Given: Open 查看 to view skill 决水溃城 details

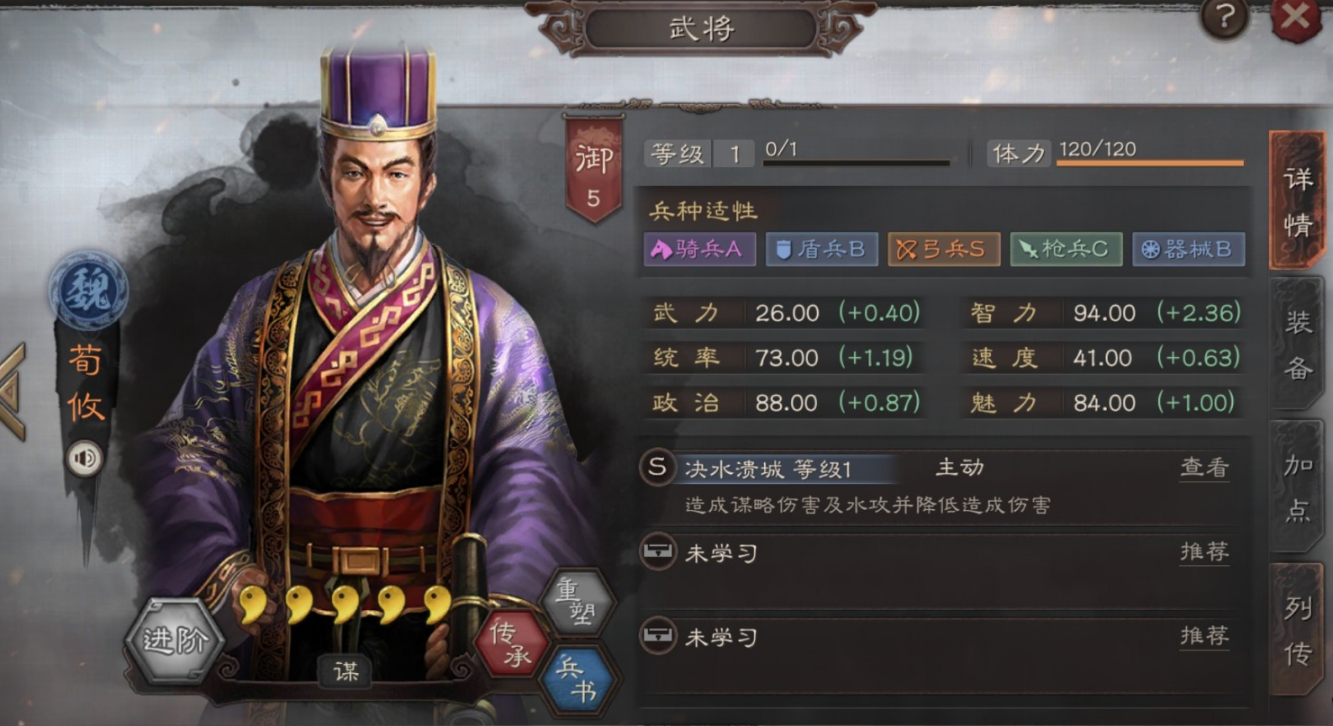Looking at the screenshot, I should pyautogui.click(x=1204, y=467).
